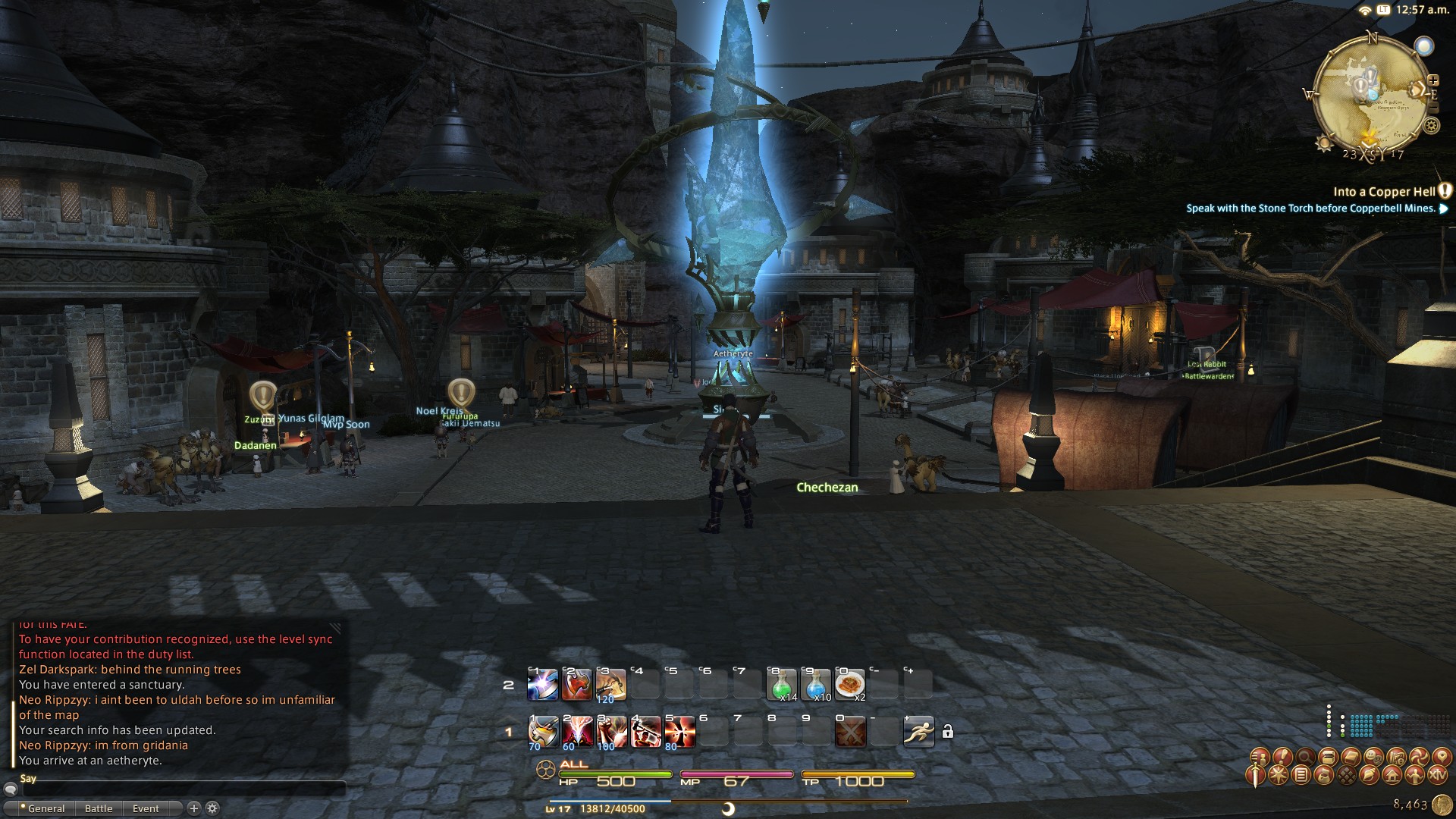Toggle the Sprint running-figure action
The height and width of the screenshot is (819, 1456).
click(918, 732)
